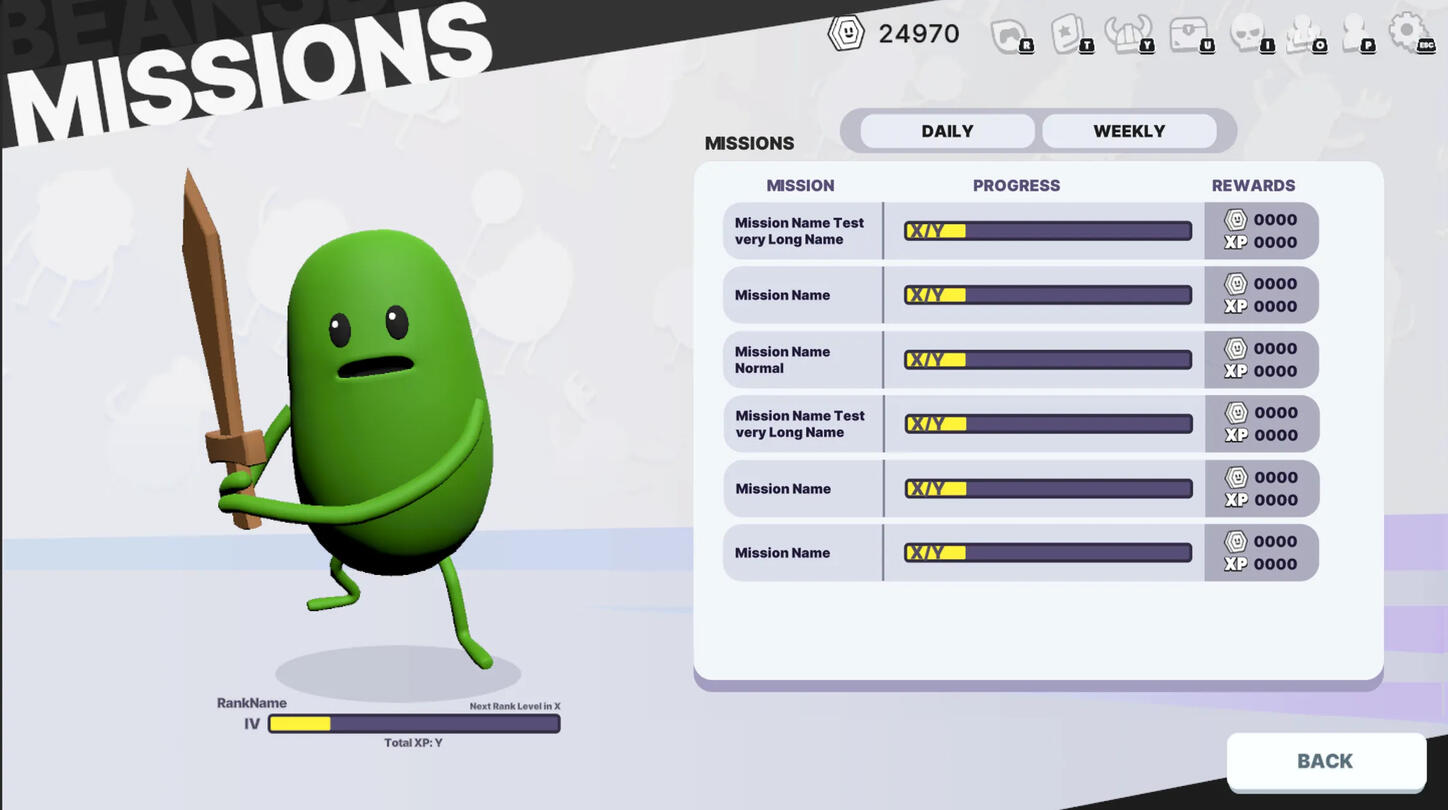Open settings via the gear icon

pos(1410,33)
